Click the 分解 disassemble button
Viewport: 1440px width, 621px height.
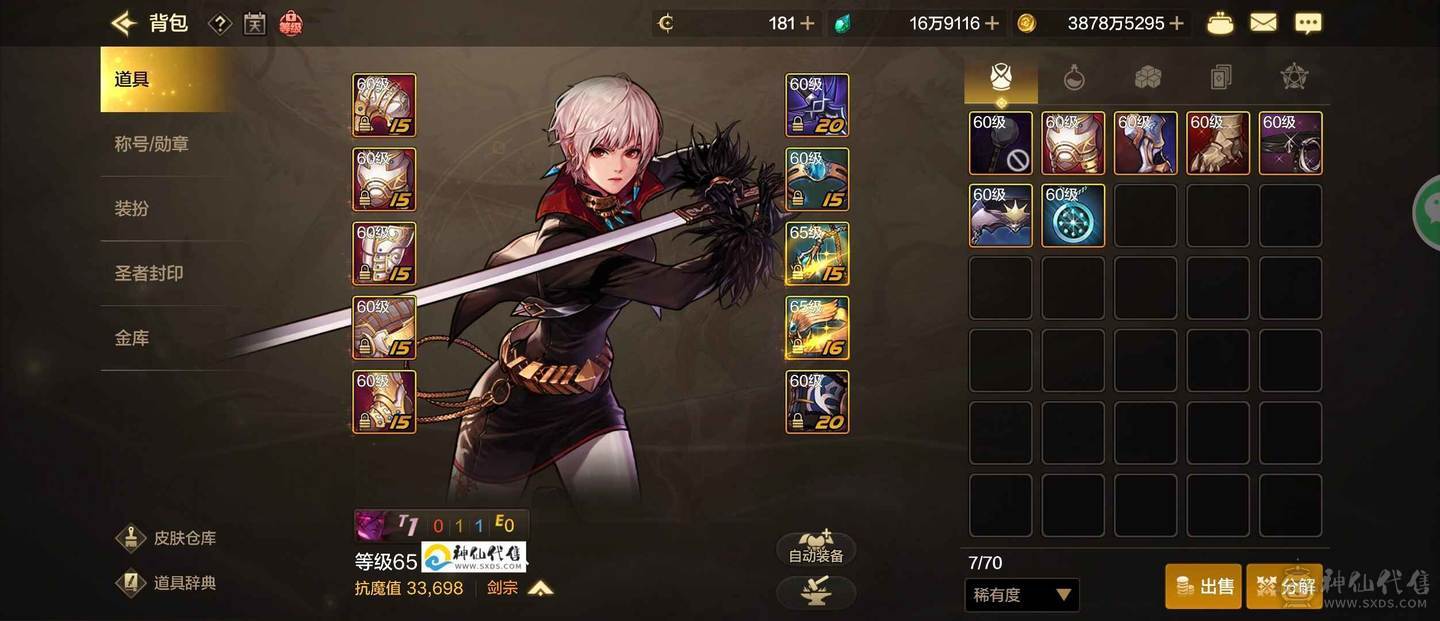click(1284, 586)
